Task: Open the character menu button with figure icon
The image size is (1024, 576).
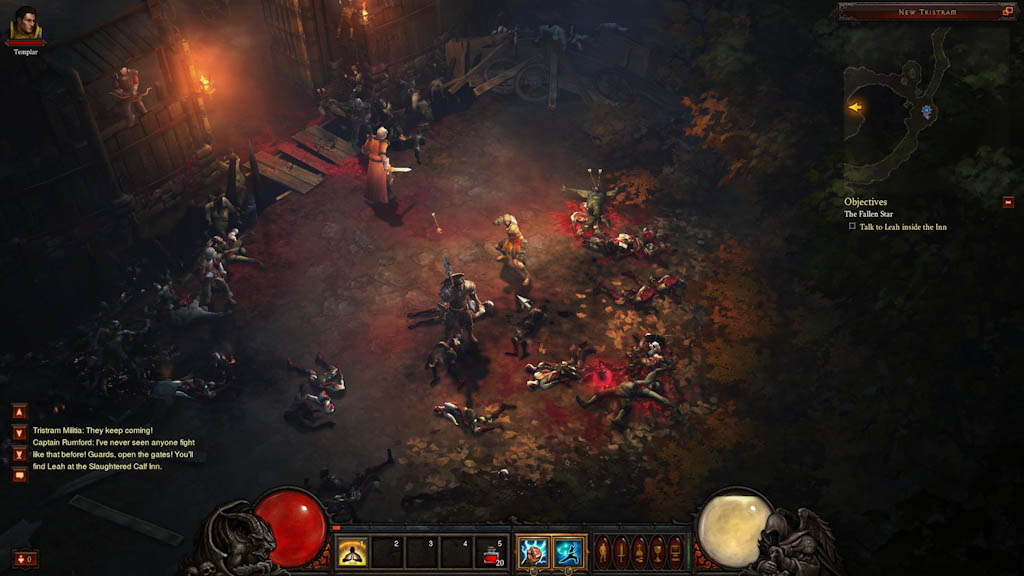Action: coord(603,551)
